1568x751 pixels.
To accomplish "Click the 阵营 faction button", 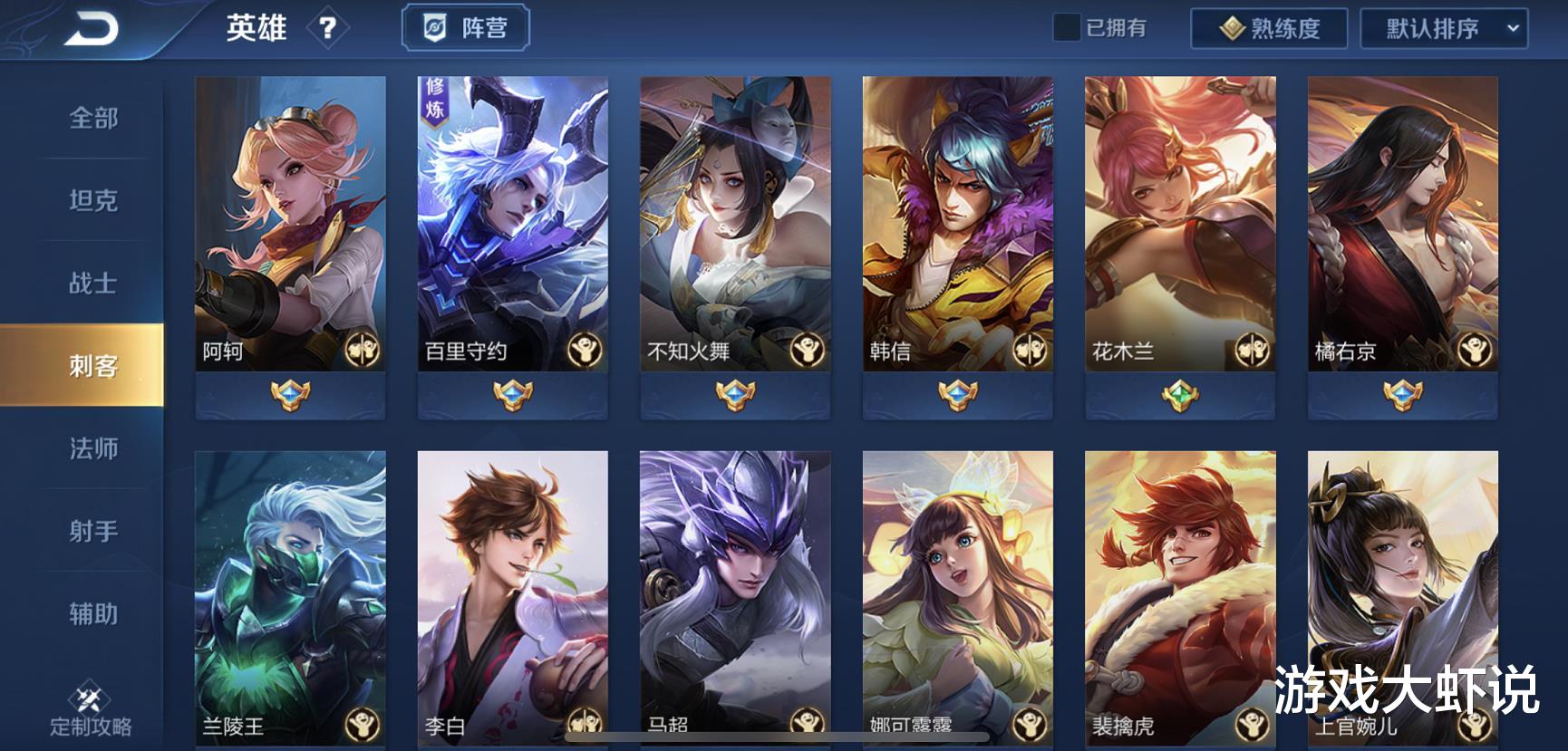I will (466, 27).
